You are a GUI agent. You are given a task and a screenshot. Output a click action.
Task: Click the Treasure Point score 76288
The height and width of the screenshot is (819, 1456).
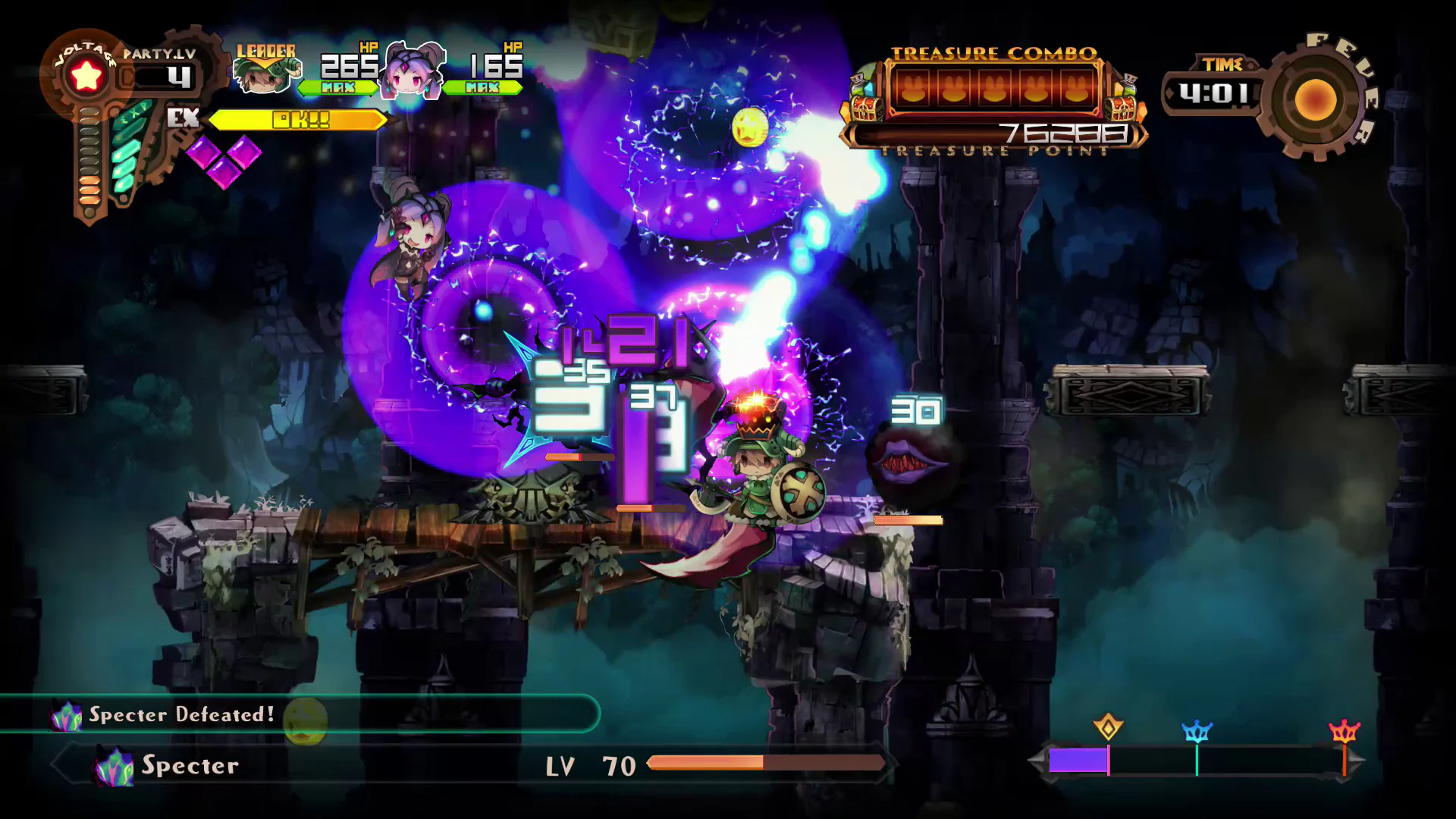pyautogui.click(x=1062, y=130)
